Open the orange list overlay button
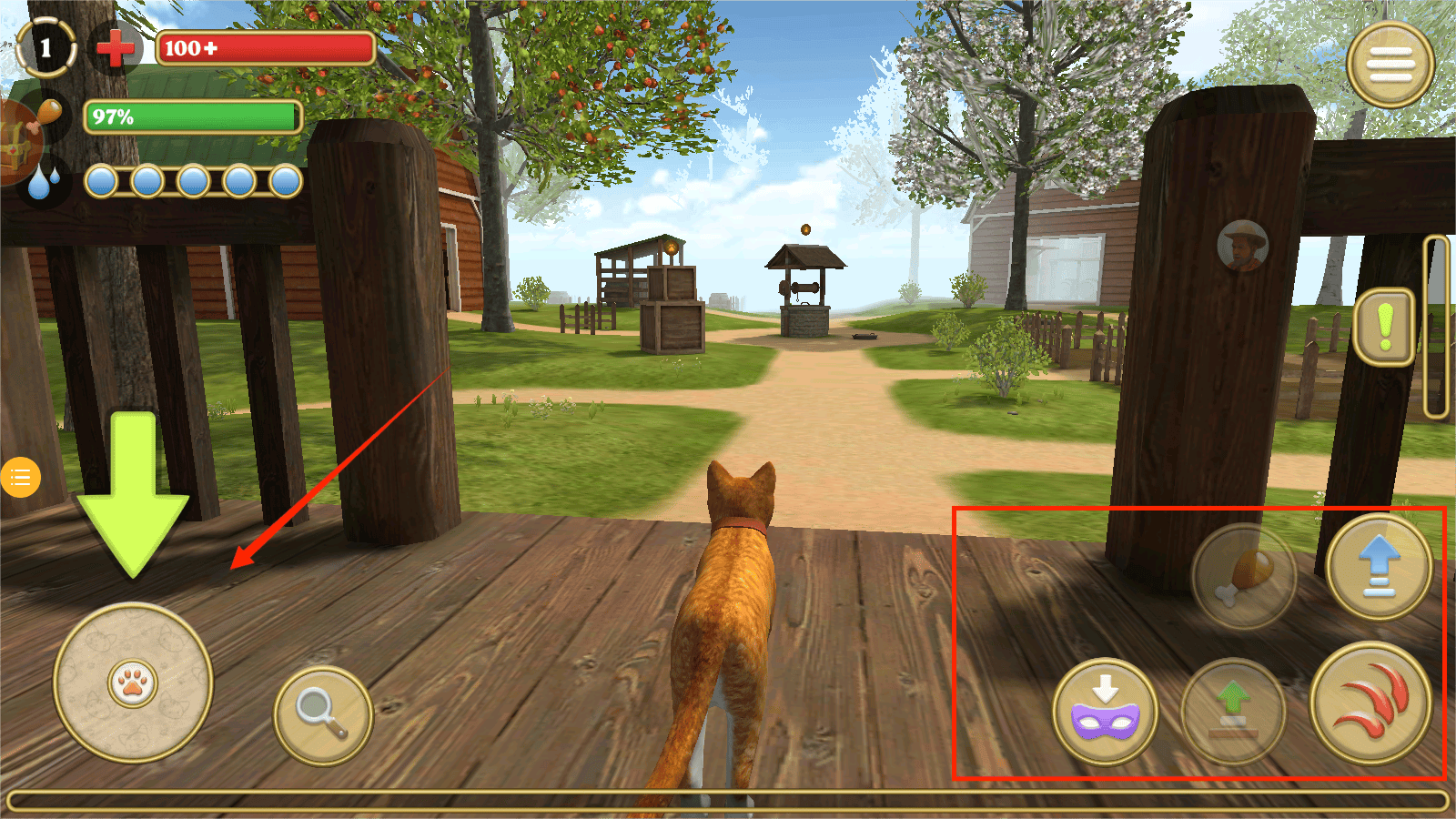This screenshot has width=1456, height=819. coord(20,477)
